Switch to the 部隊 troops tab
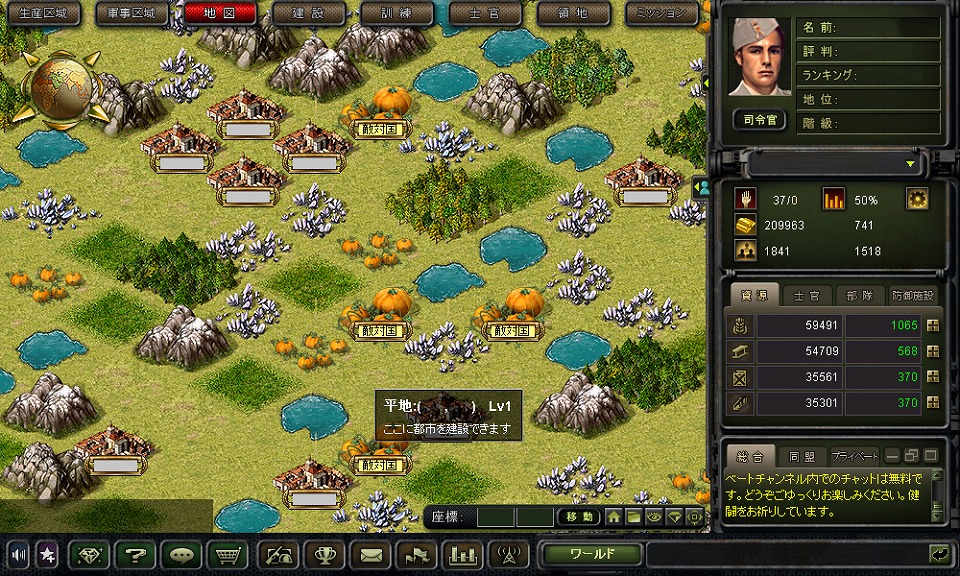 tap(860, 296)
